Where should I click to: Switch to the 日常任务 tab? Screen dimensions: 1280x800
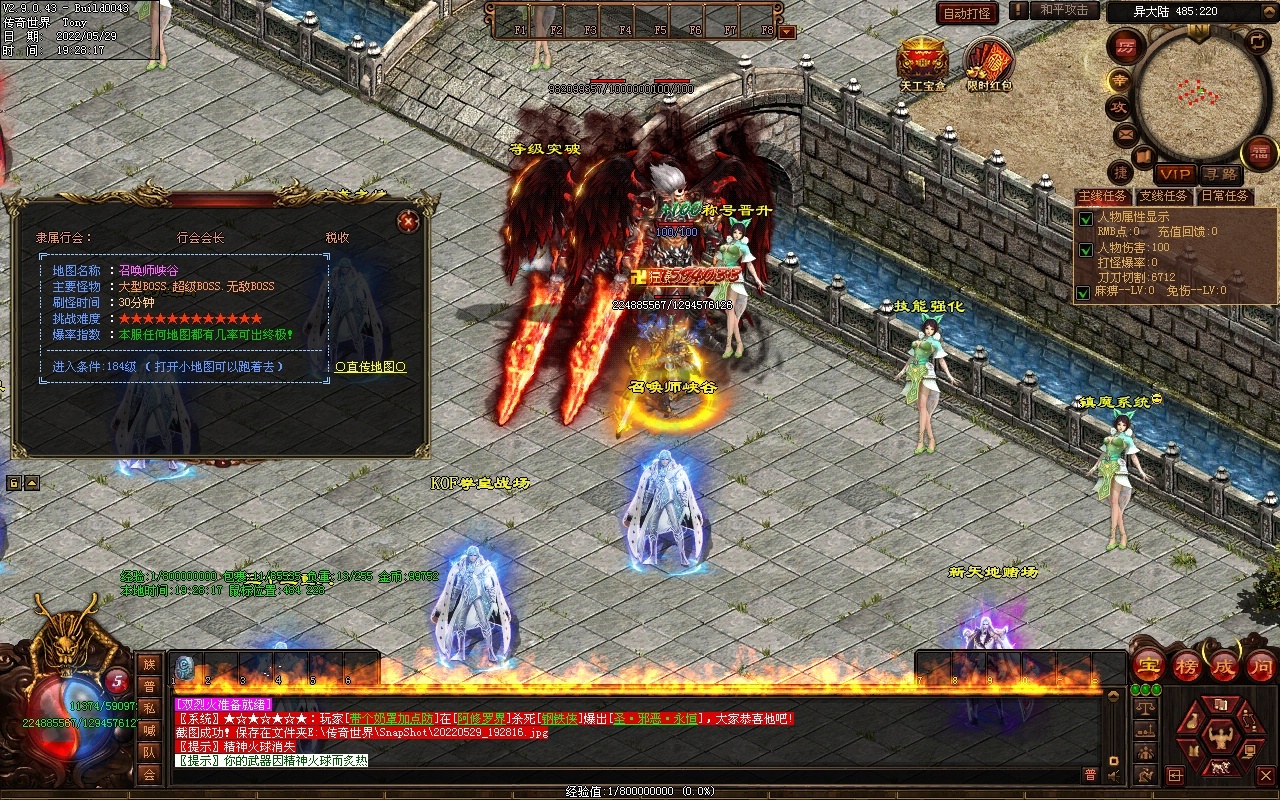coord(1224,196)
